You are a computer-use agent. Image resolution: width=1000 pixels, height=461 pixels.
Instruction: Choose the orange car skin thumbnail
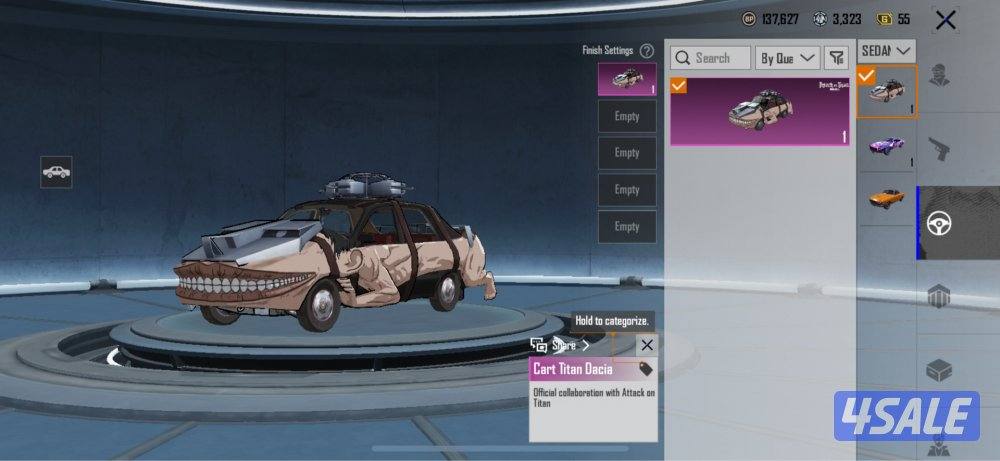[x=886, y=199]
